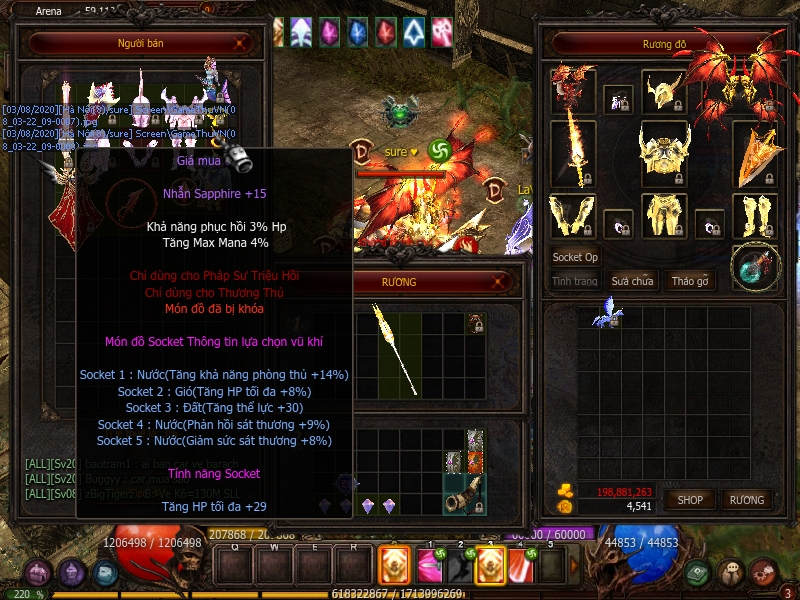Open the green book menu icon

coord(698,573)
